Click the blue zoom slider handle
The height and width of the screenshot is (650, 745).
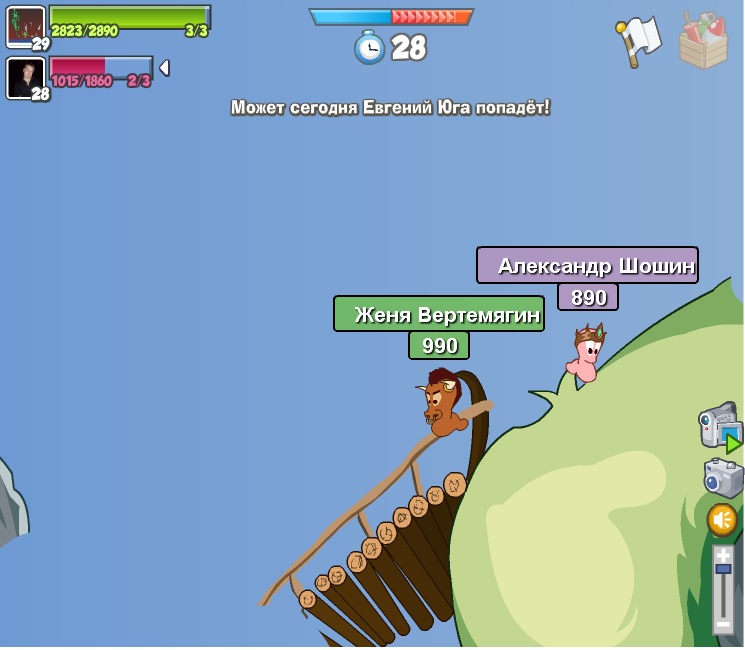tap(723, 569)
